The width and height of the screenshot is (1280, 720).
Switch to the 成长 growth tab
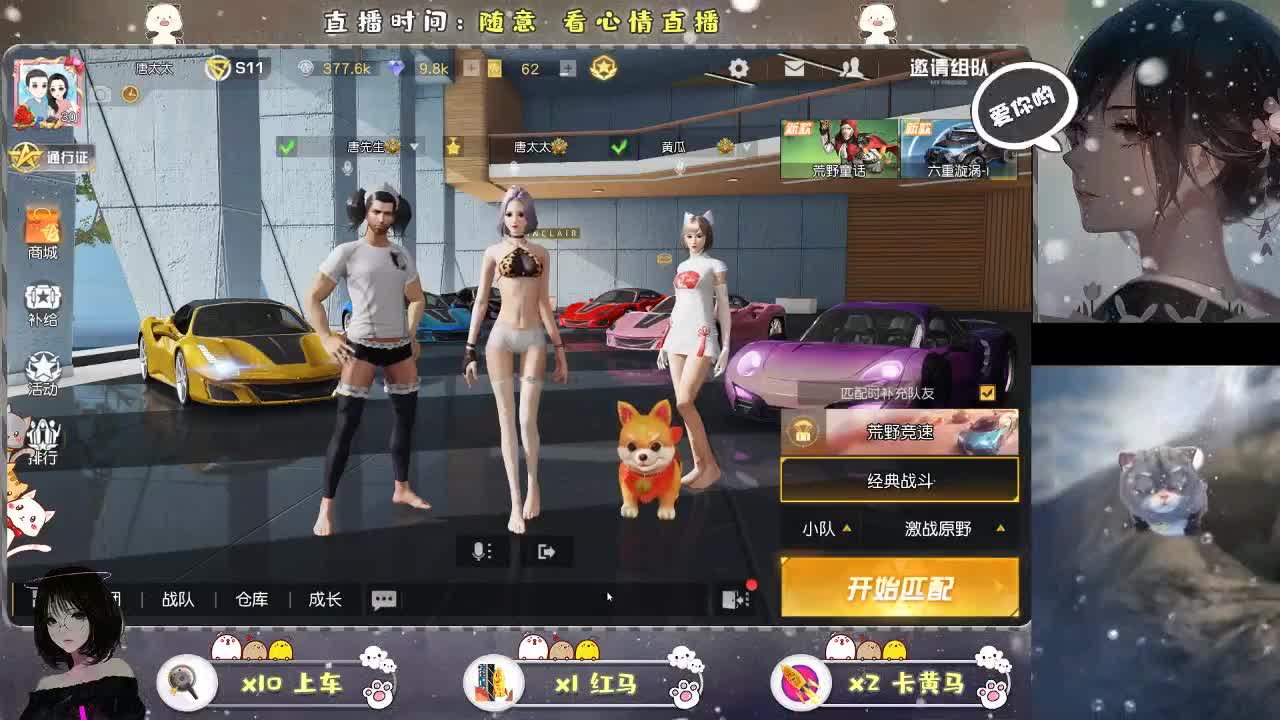pos(326,599)
